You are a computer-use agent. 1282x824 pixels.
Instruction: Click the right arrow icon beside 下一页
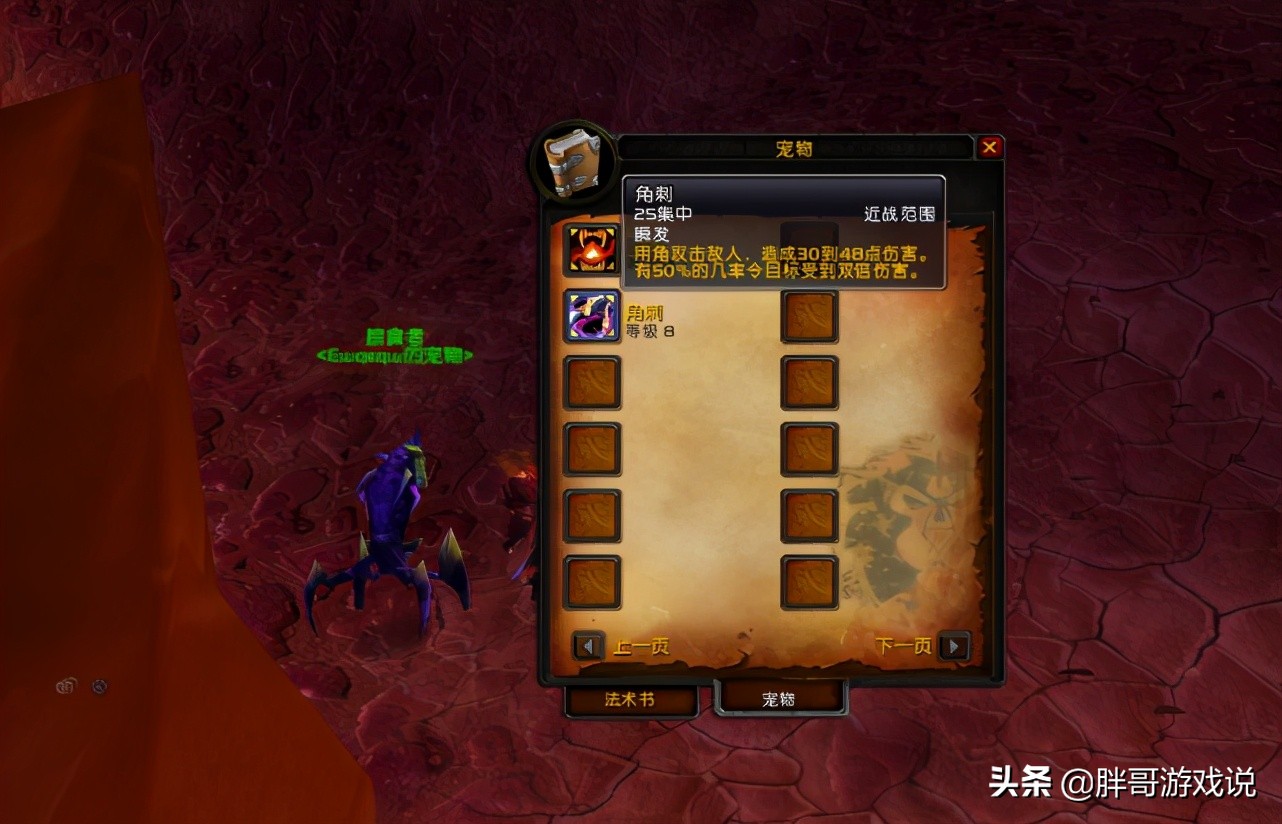[x=951, y=646]
